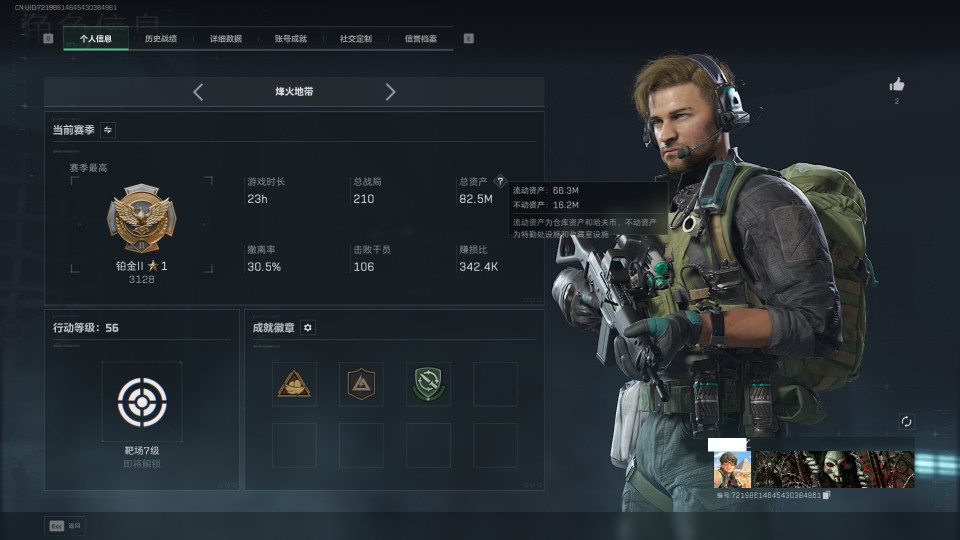
Task: Open the 详细数据 tab
Action: click(226, 39)
